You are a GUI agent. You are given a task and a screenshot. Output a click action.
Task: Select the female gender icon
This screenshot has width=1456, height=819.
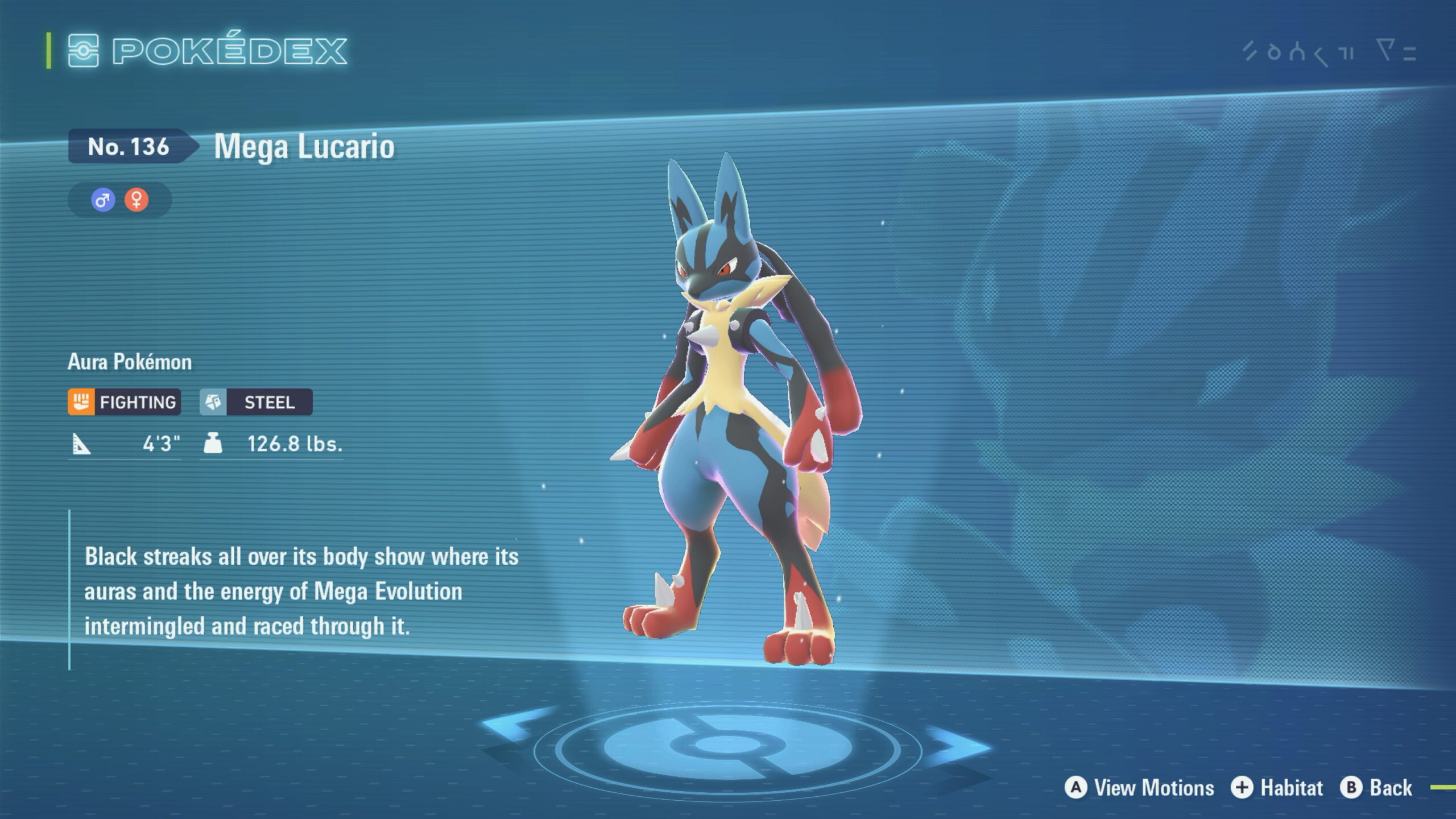coord(136,200)
